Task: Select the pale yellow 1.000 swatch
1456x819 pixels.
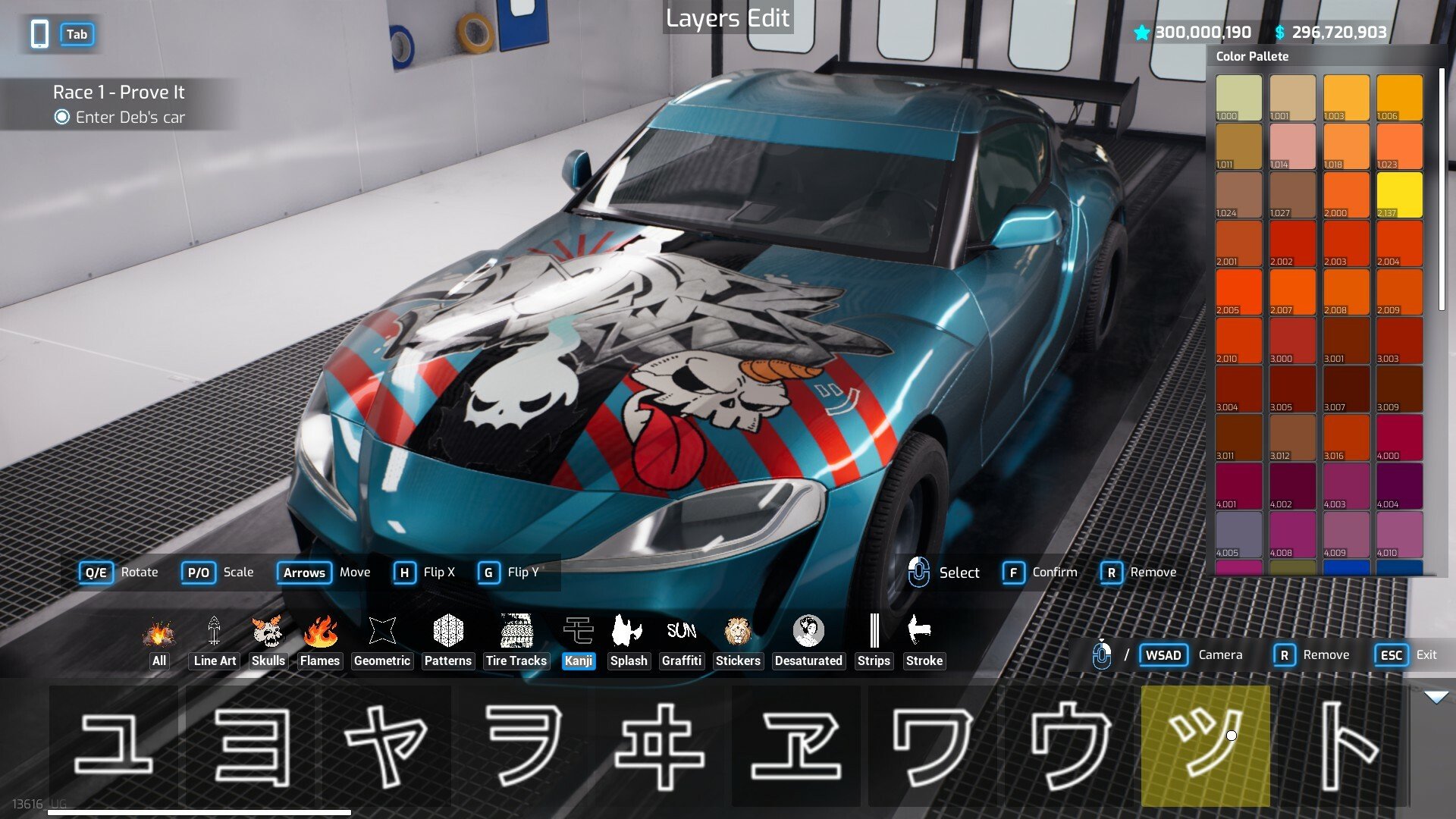Action: [1238, 98]
